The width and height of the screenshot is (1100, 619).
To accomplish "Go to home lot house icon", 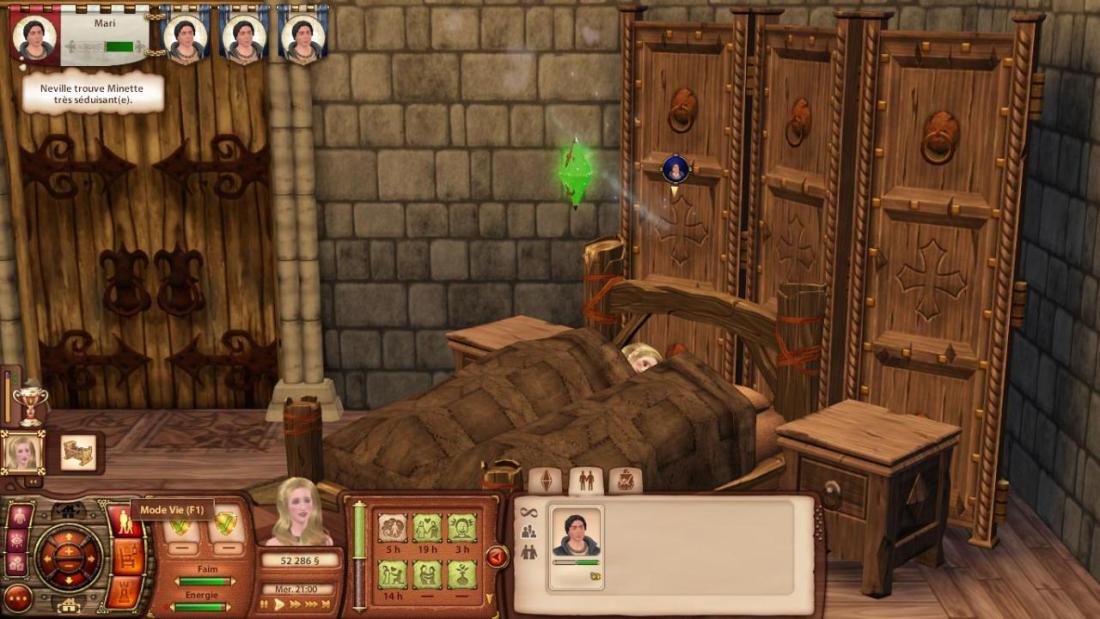I will click(x=68, y=605).
